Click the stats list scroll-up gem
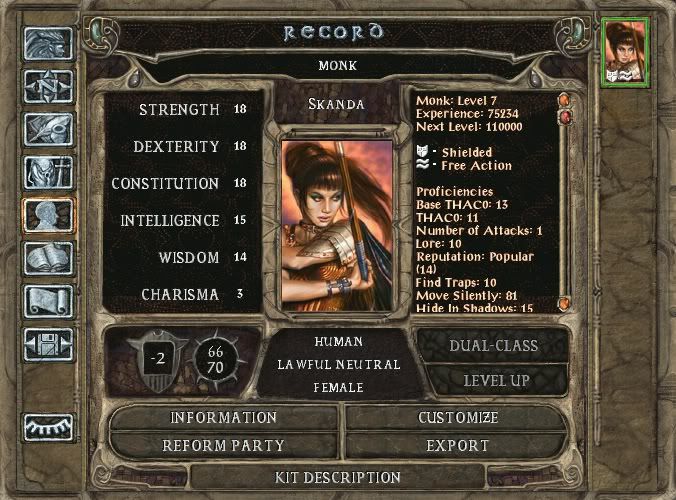The width and height of the screenshot is (676, 500). [x=564, y=100]
